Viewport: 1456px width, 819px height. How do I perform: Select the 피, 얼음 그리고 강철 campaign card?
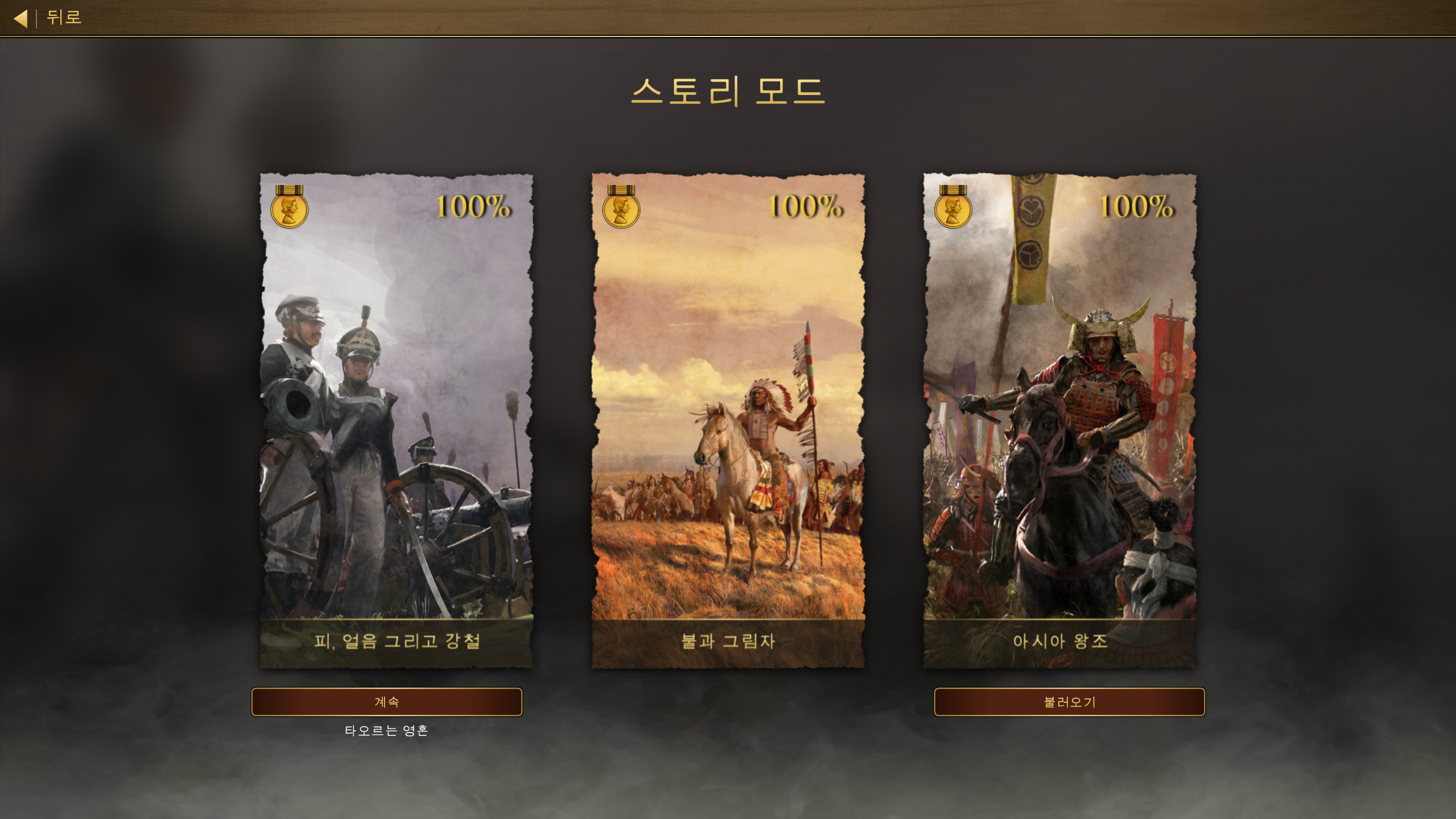point(397,420)
